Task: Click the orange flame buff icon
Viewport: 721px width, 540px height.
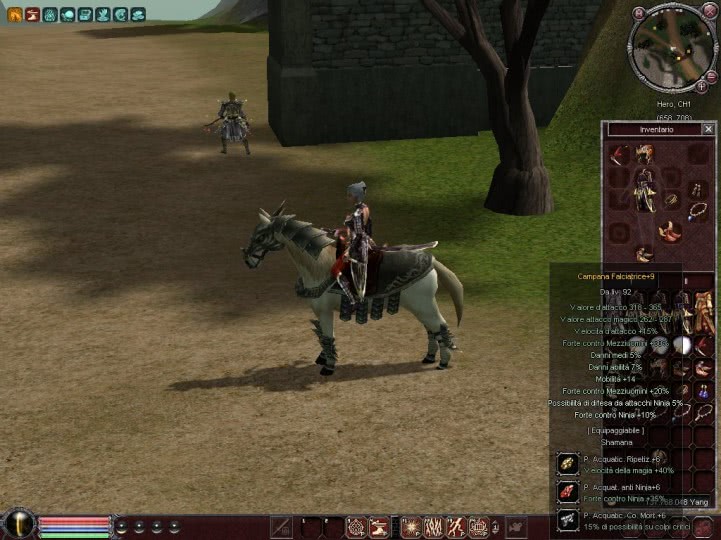Action: (x=14, y=14)
